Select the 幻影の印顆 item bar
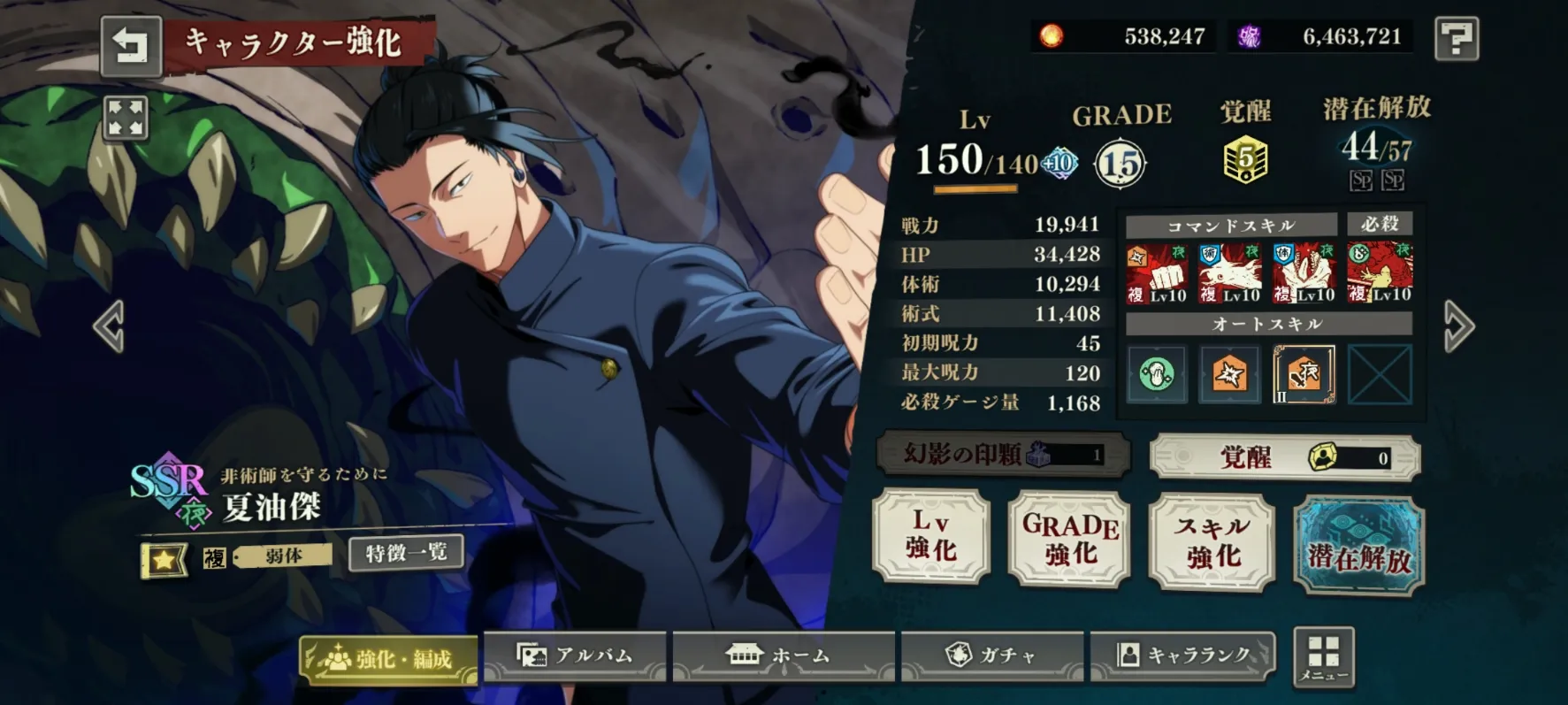Image resolution: width=1568 pixels, height=705 pixels. tap(1003, 455)
